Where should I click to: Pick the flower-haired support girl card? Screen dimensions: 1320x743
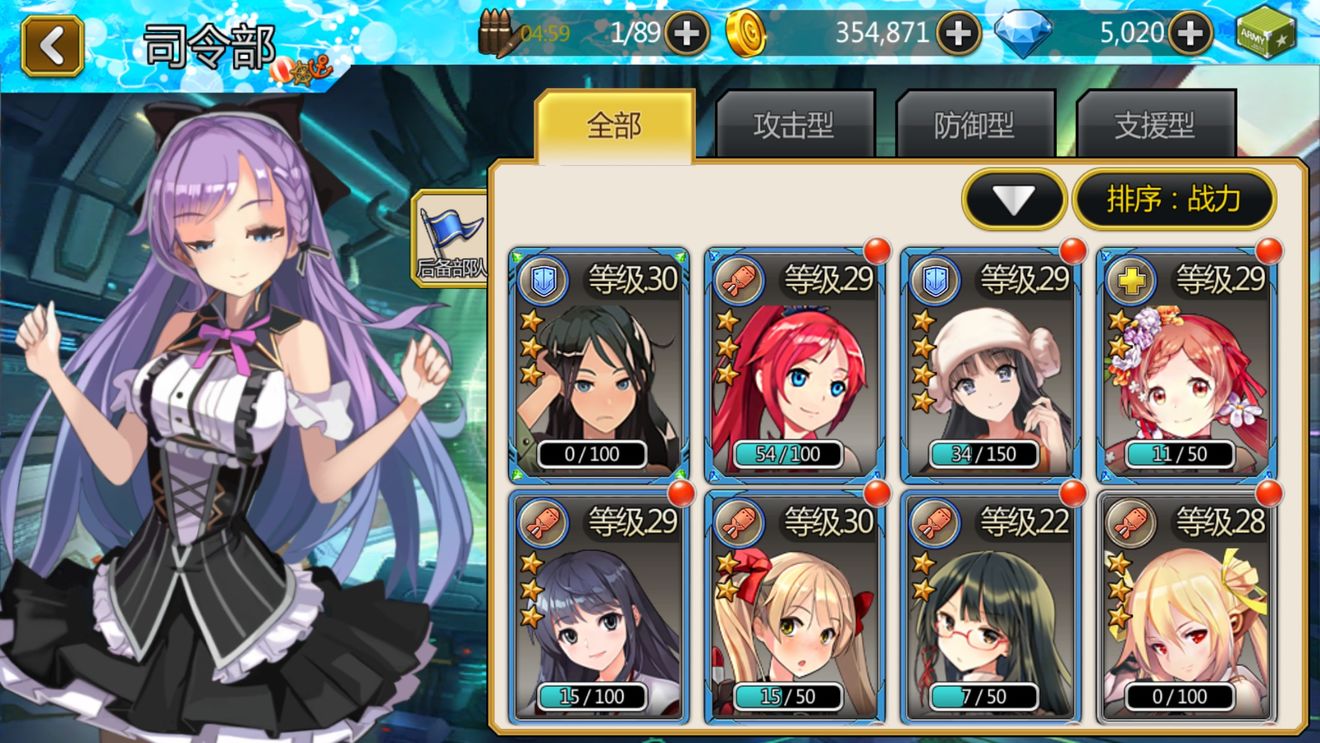pyautogui.click(x=1186, y=365)
